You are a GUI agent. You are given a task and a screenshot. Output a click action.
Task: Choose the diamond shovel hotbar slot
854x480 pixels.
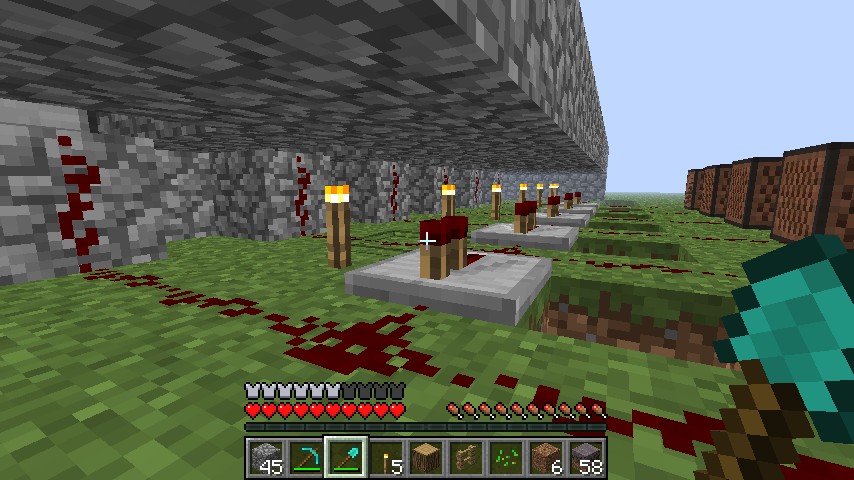click(x=346, y=458)
